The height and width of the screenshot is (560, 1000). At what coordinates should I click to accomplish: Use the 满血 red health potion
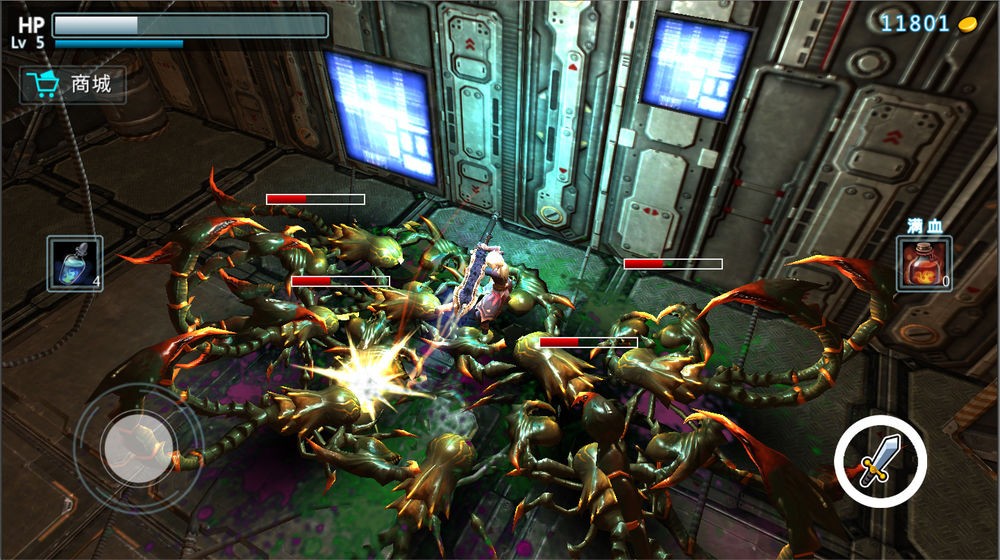click(x=923, y=264)
